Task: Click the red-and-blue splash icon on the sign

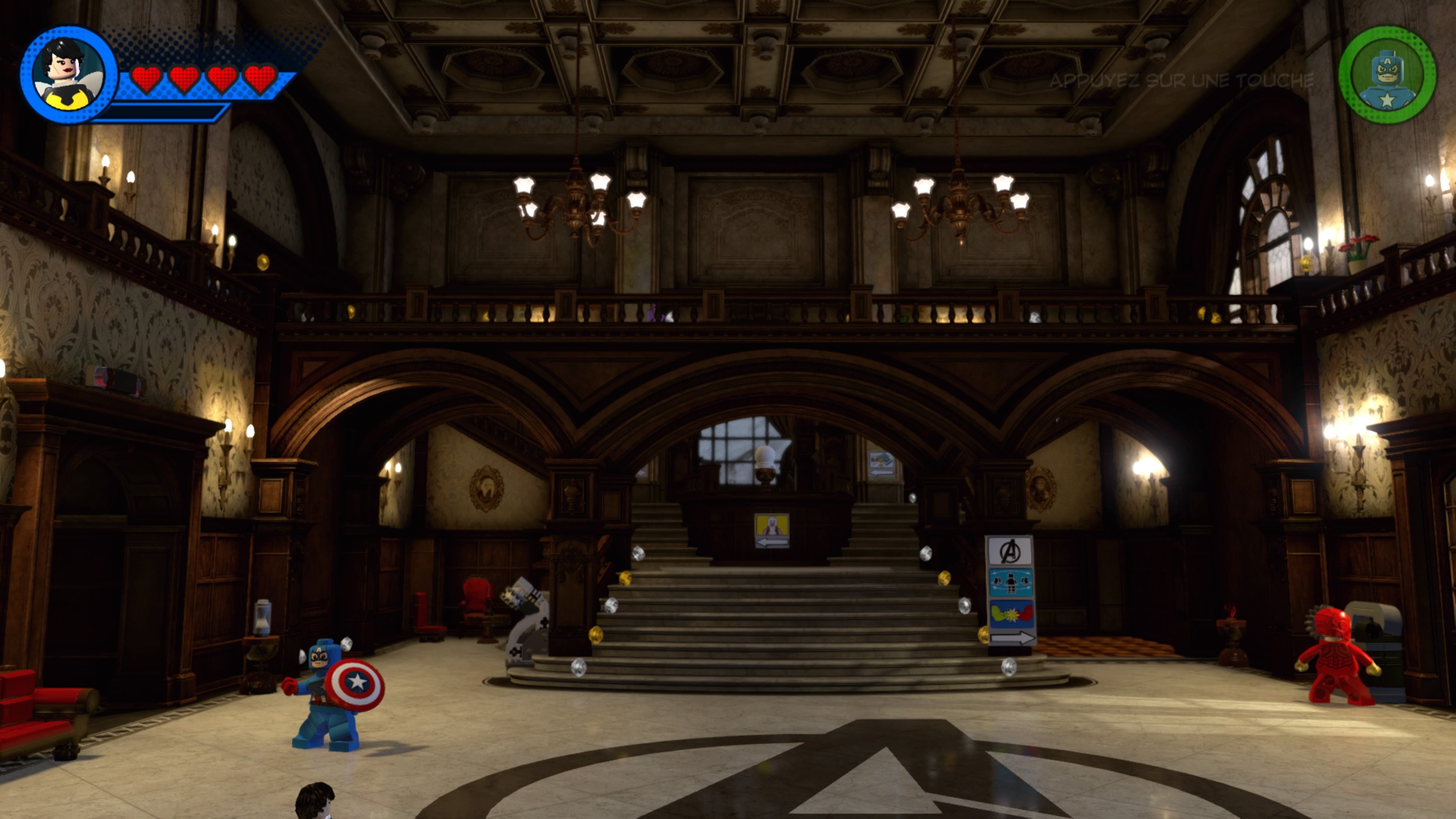Action: coord(1012,613)
